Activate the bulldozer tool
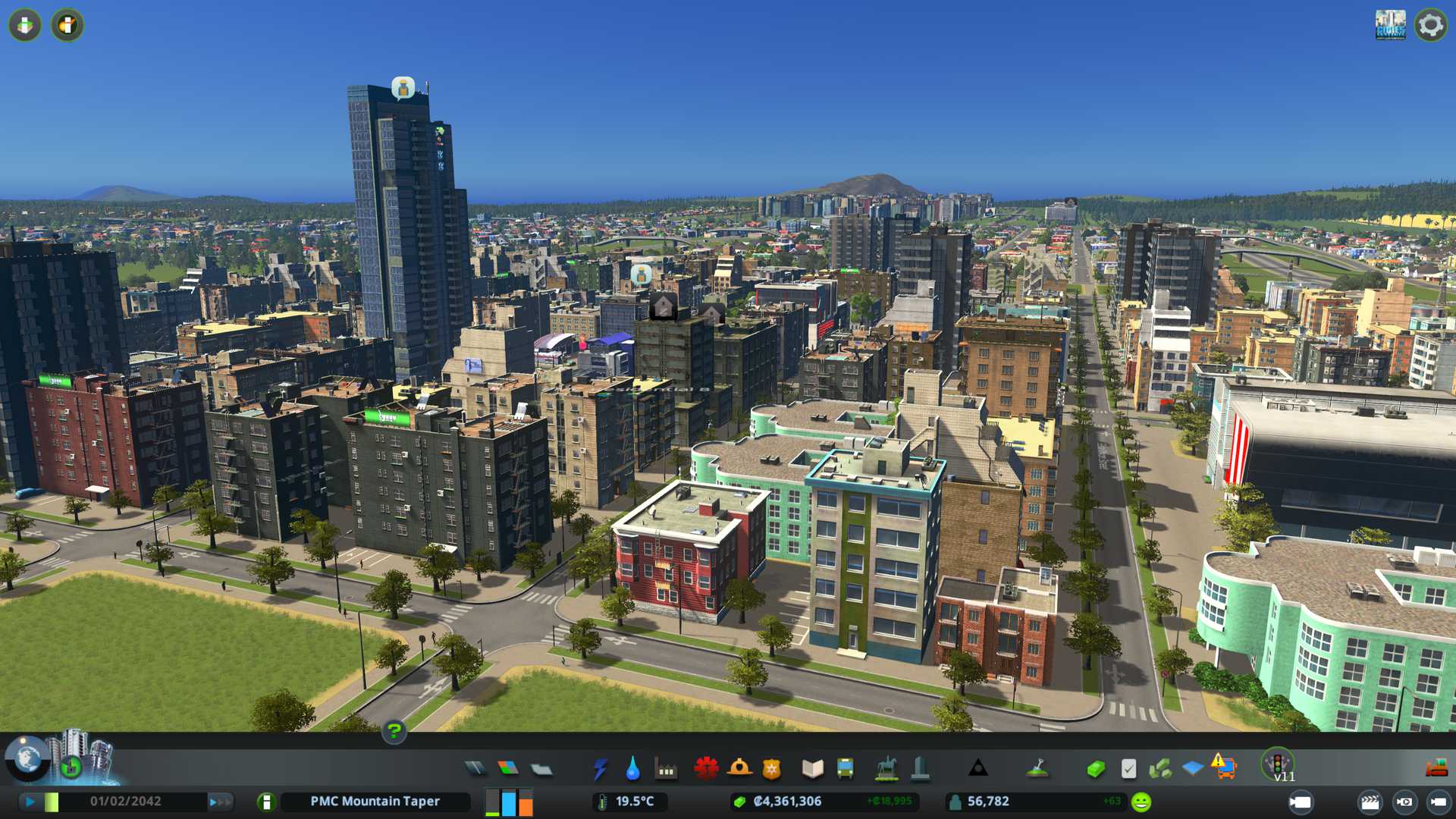The height and width of the screenshot is (819, 1456). click(1436, 769)
